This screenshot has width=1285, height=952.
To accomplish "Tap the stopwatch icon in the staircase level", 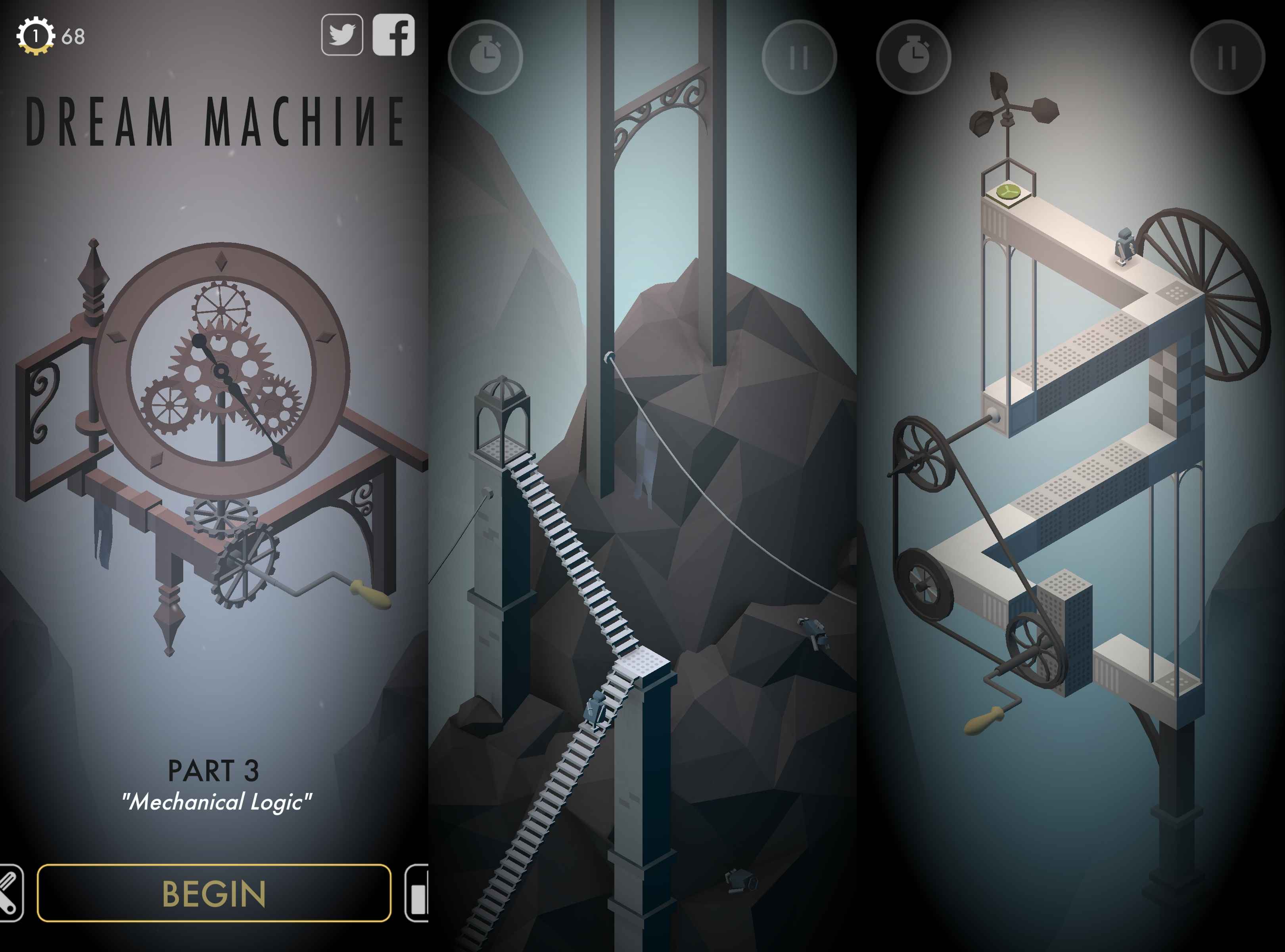I will [x=485, y=57].
